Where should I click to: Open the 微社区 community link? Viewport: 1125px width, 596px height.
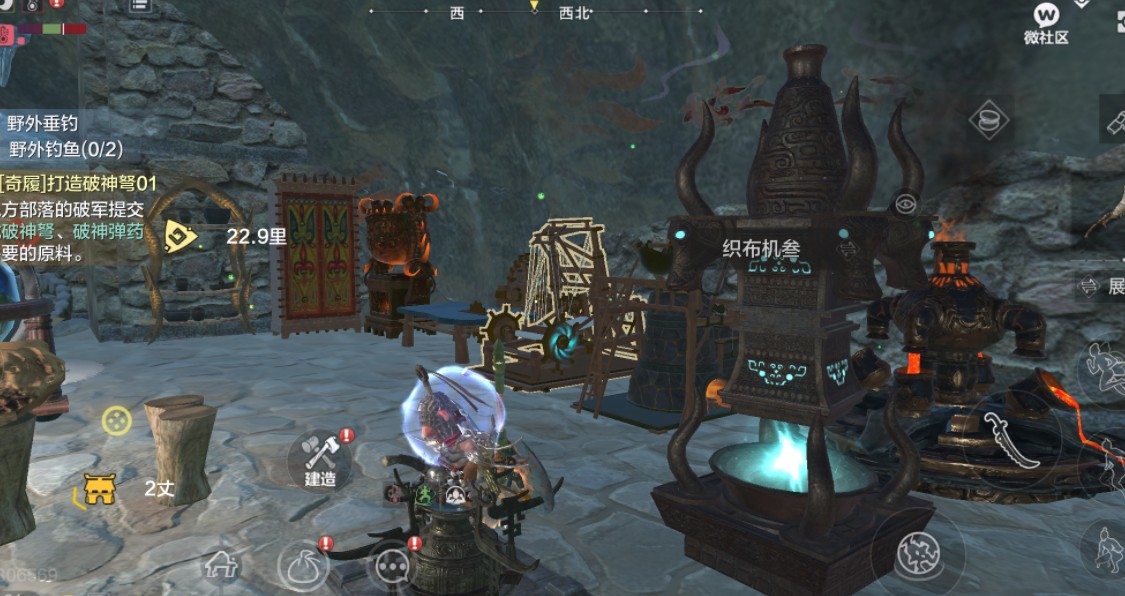tap(1046, 22)
